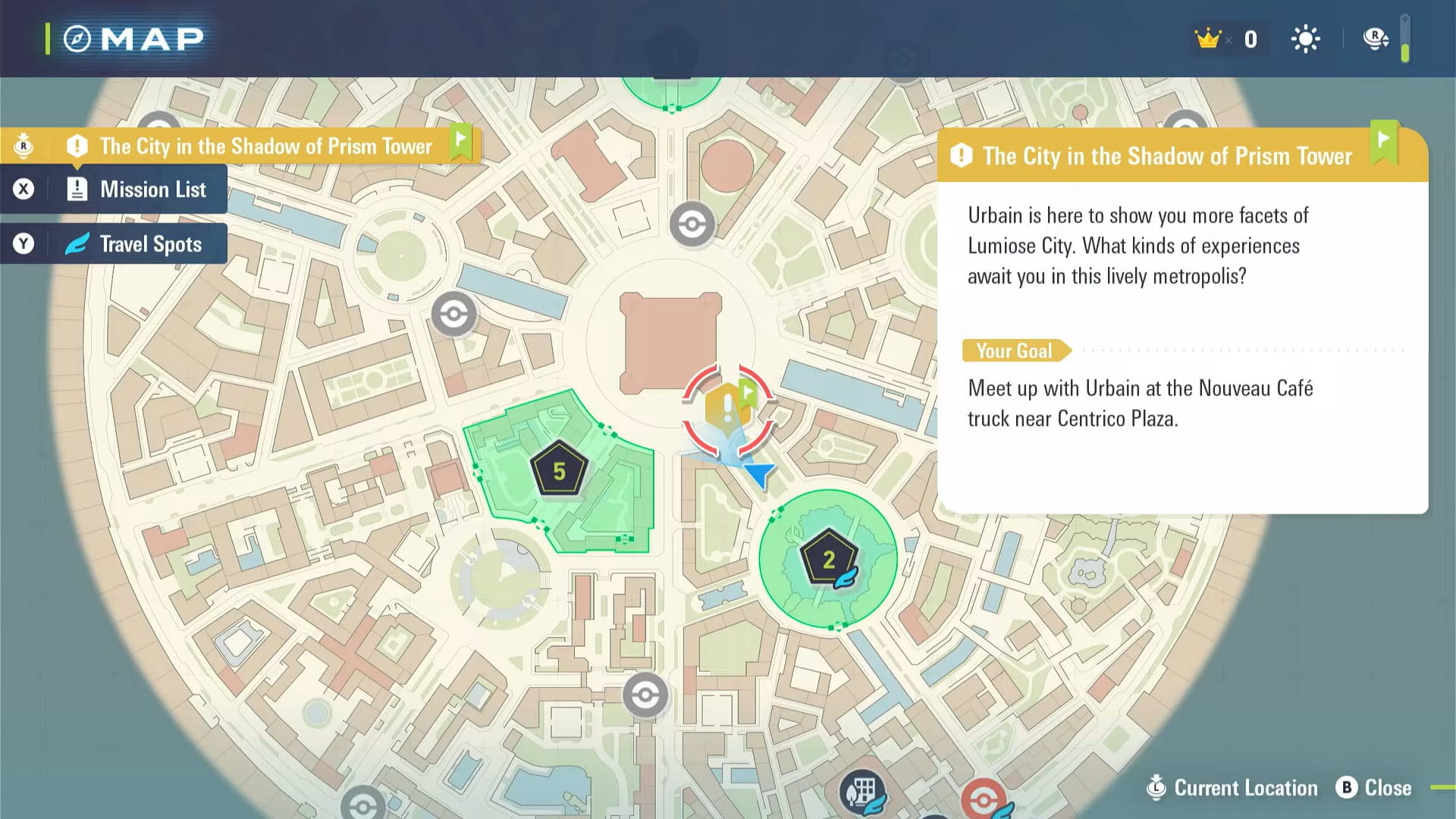
Task: Close the map screen
Action: point(1374,788)
